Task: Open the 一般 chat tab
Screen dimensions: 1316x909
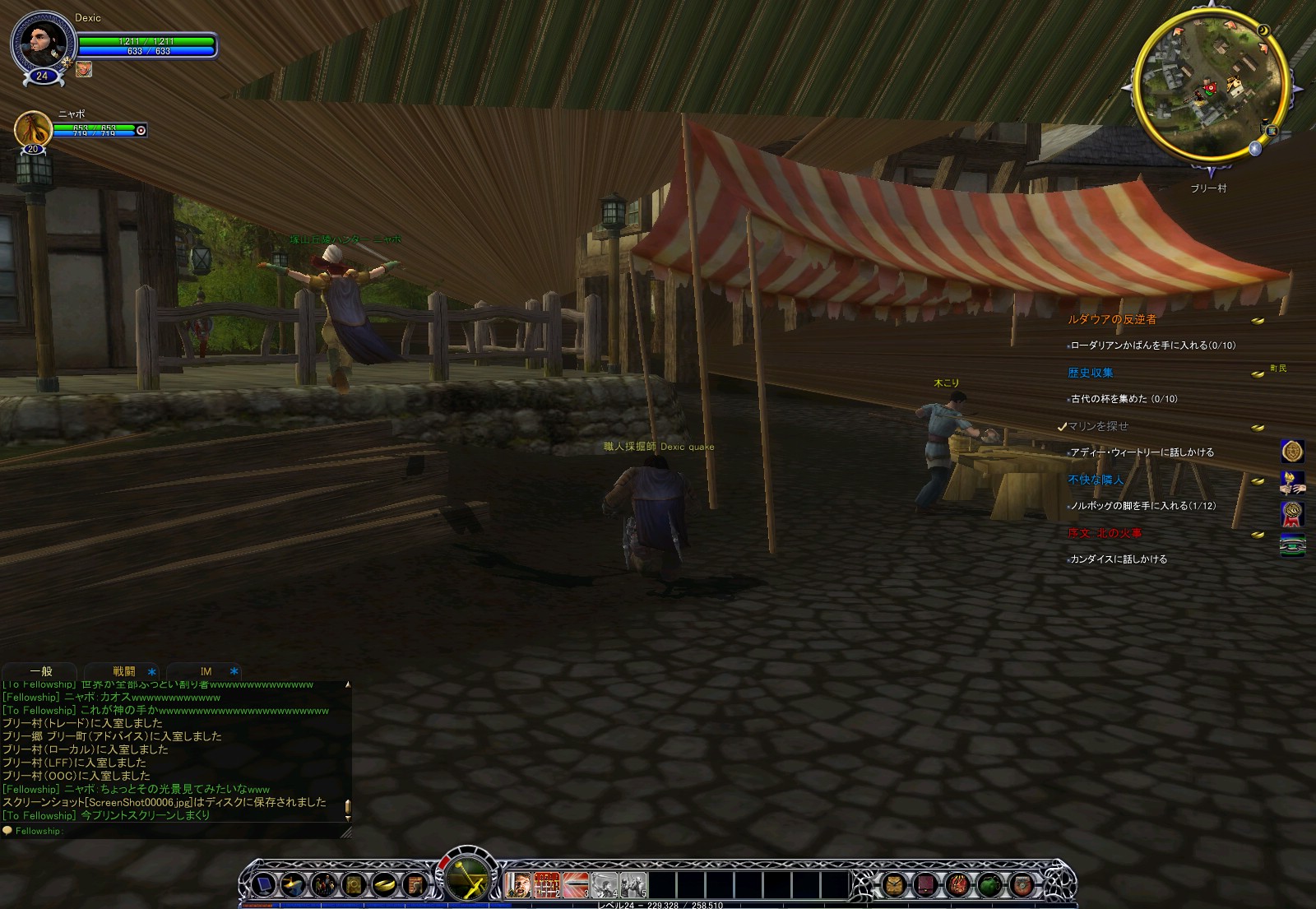Action: (40, 671)
